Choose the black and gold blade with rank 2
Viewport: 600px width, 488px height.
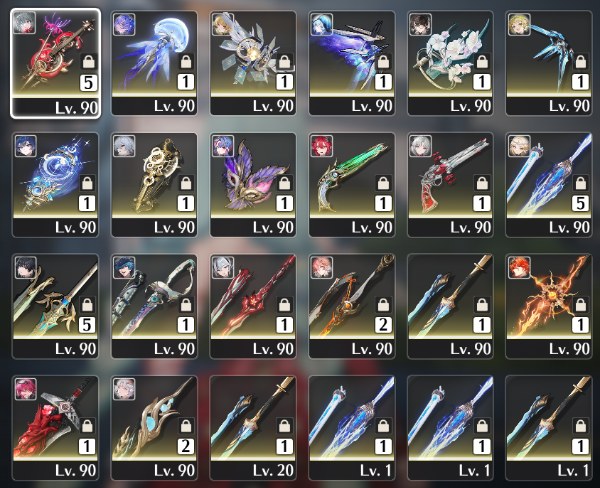tap(352, 303)
